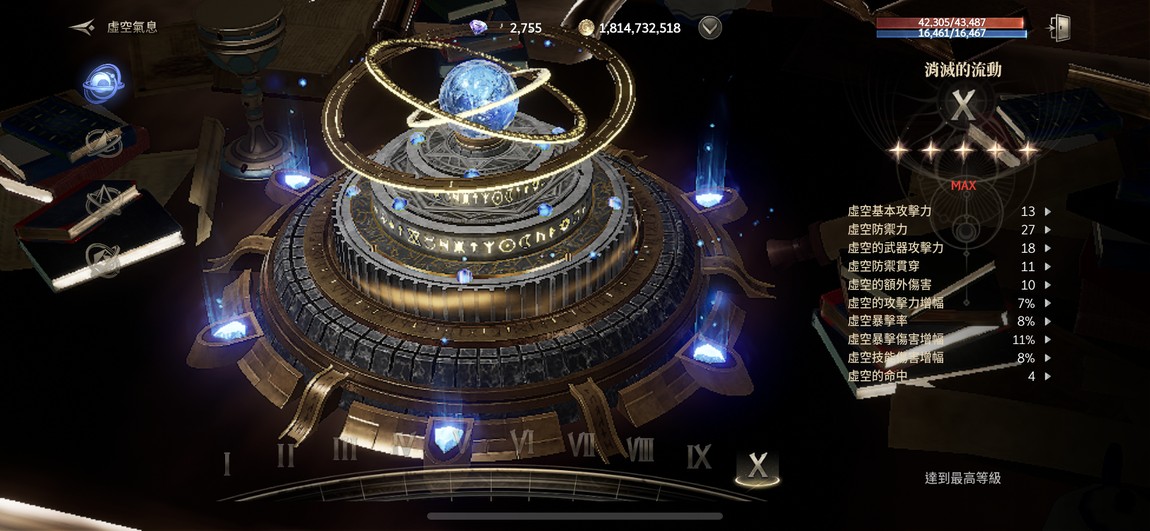
Task: Expand the 虛空防禦力 stat arrow
Action: click(1047, 230)
